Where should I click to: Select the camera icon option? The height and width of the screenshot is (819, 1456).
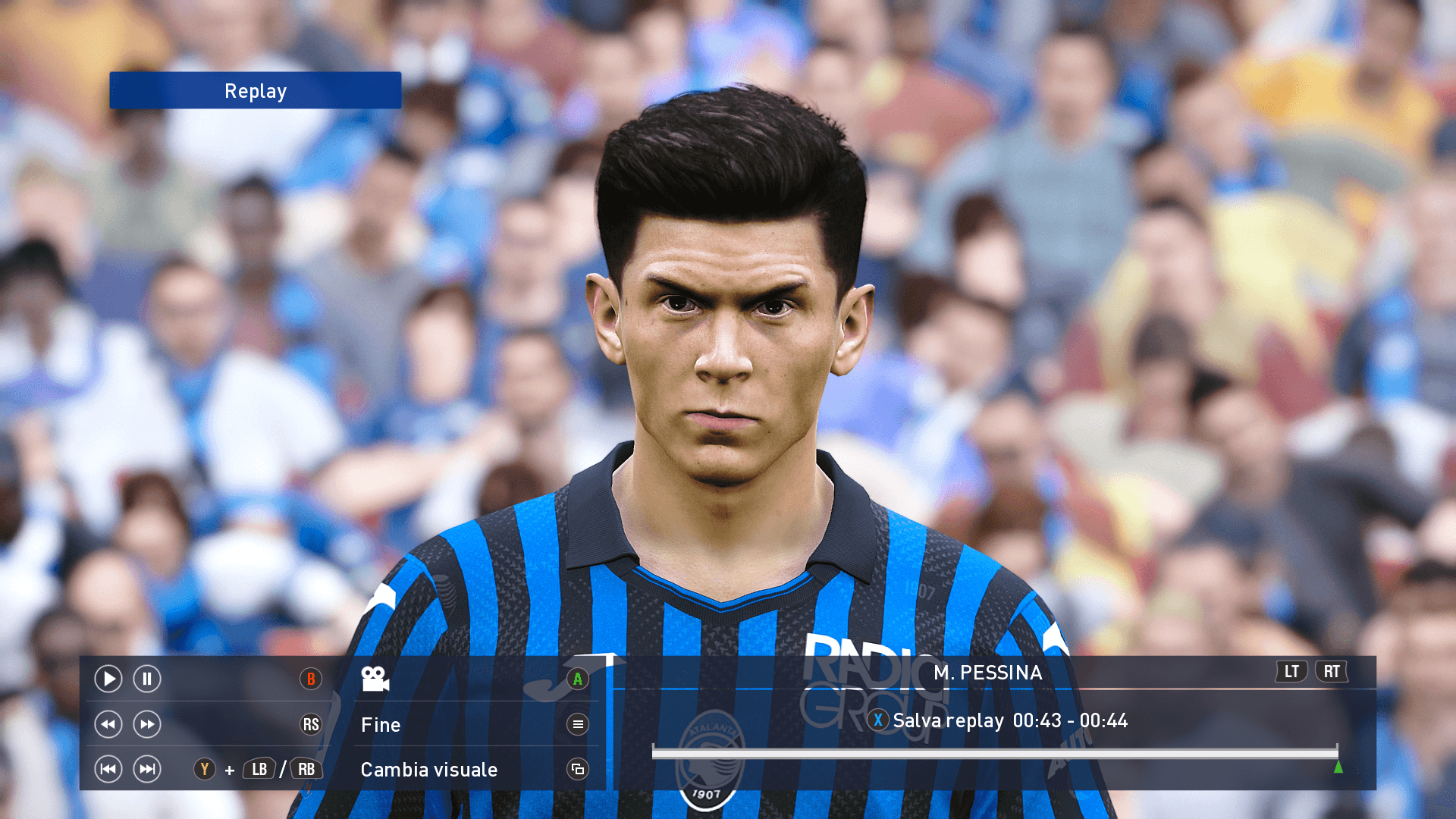click(375, 679)
